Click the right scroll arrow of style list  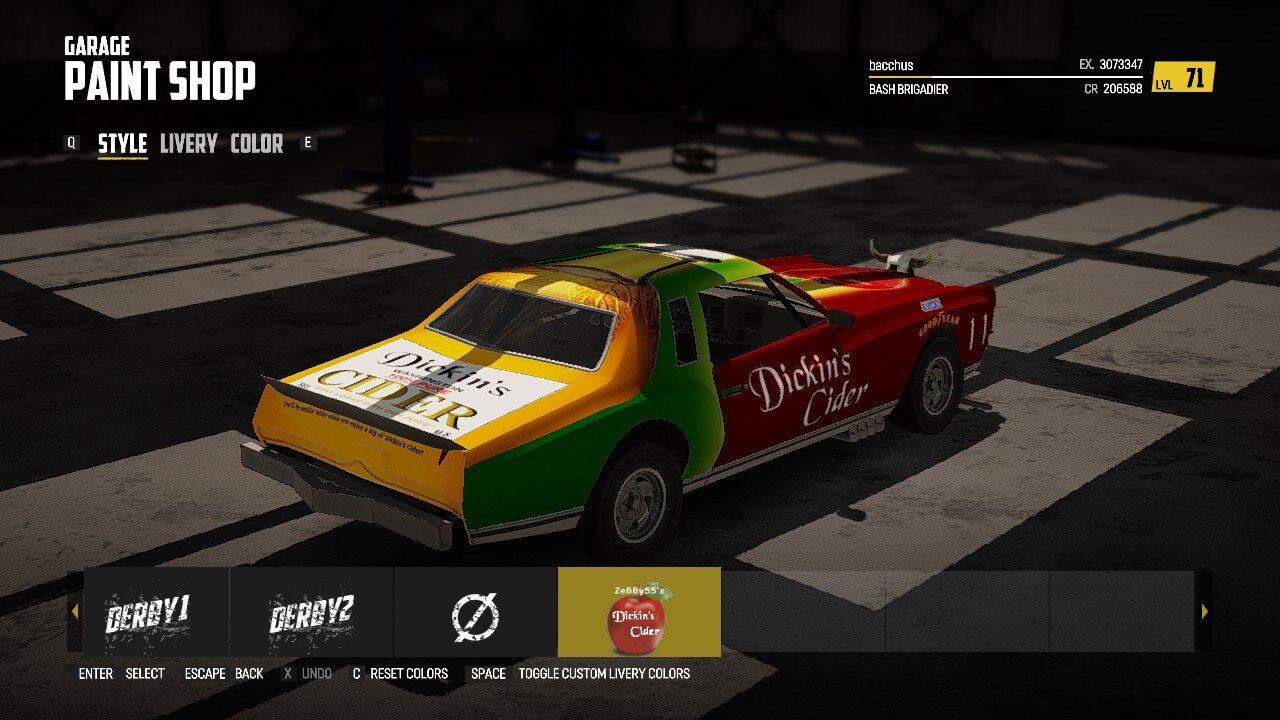click(1204, 611)
